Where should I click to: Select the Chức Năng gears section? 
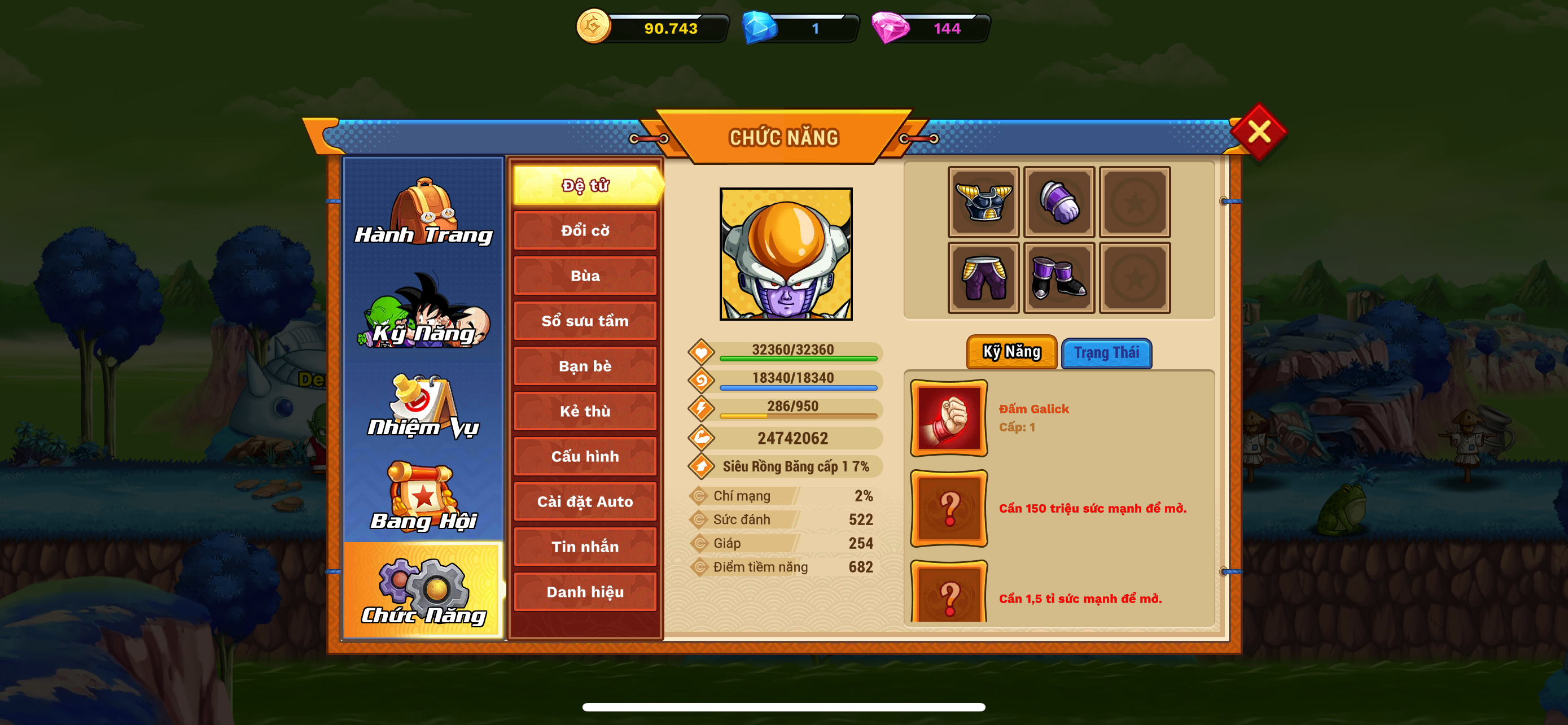[x=424, y=591]
